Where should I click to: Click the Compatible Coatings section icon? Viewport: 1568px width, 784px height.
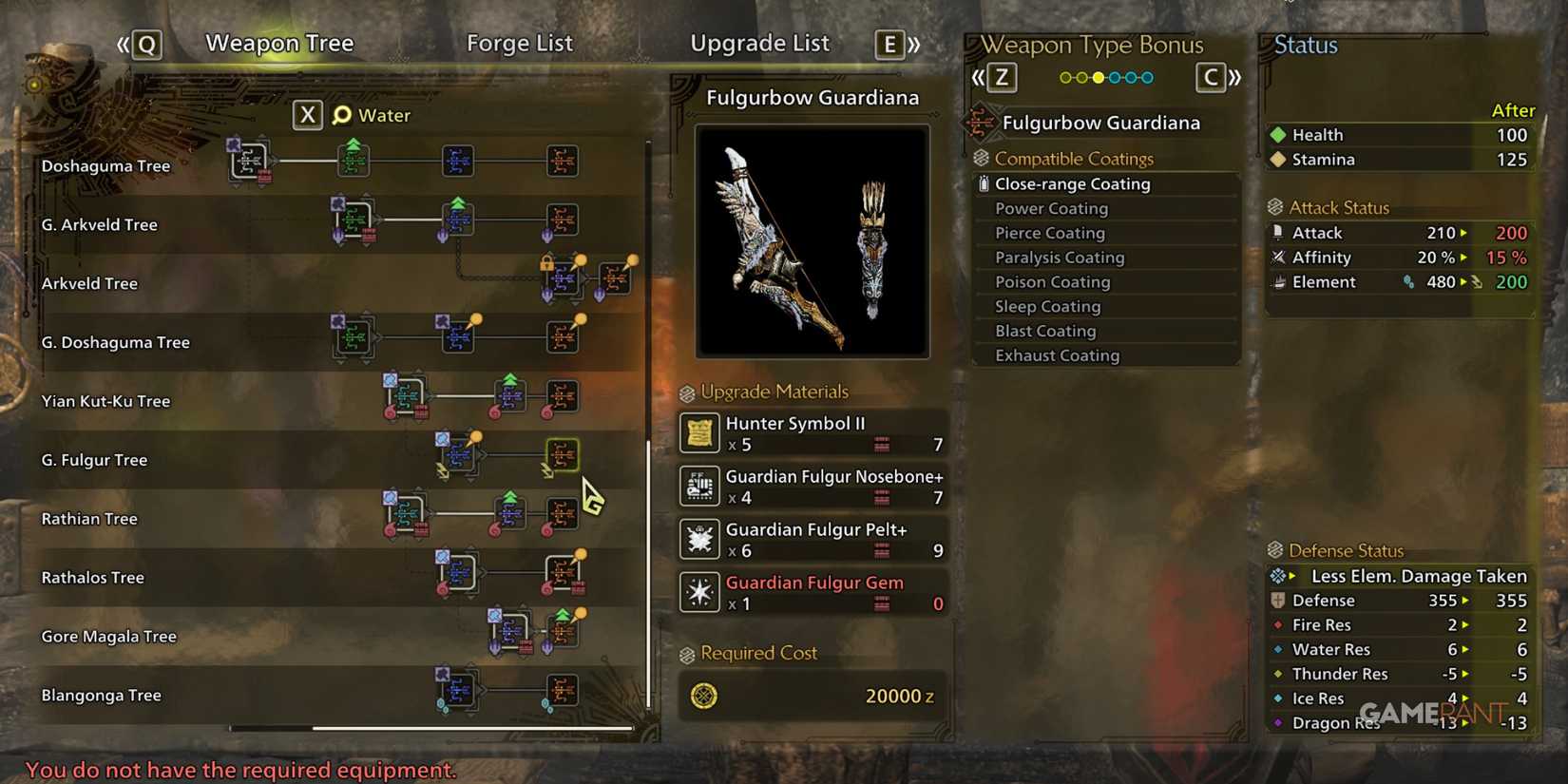click(982, 158)
